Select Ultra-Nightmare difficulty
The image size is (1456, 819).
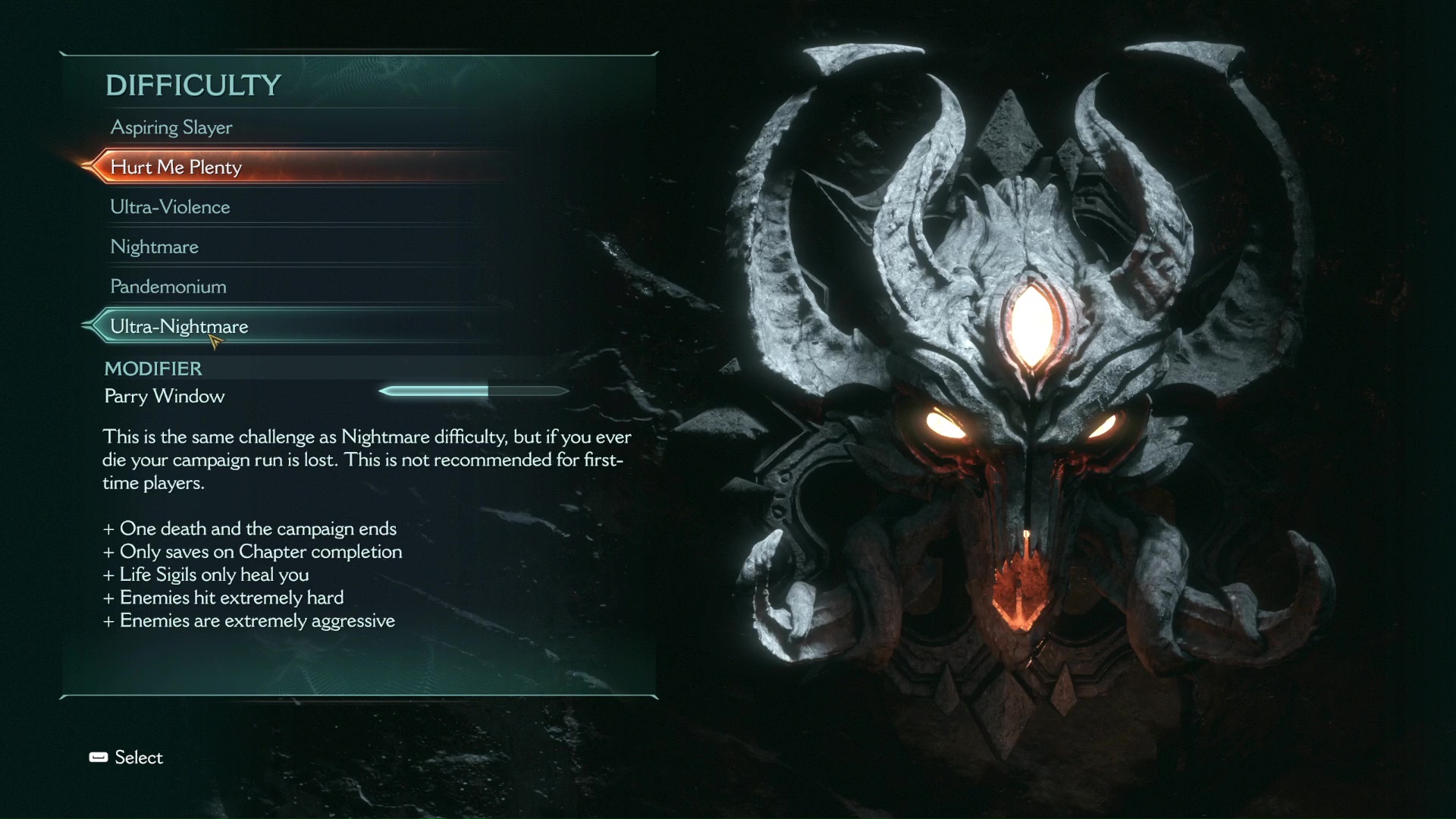click(179, 326)
